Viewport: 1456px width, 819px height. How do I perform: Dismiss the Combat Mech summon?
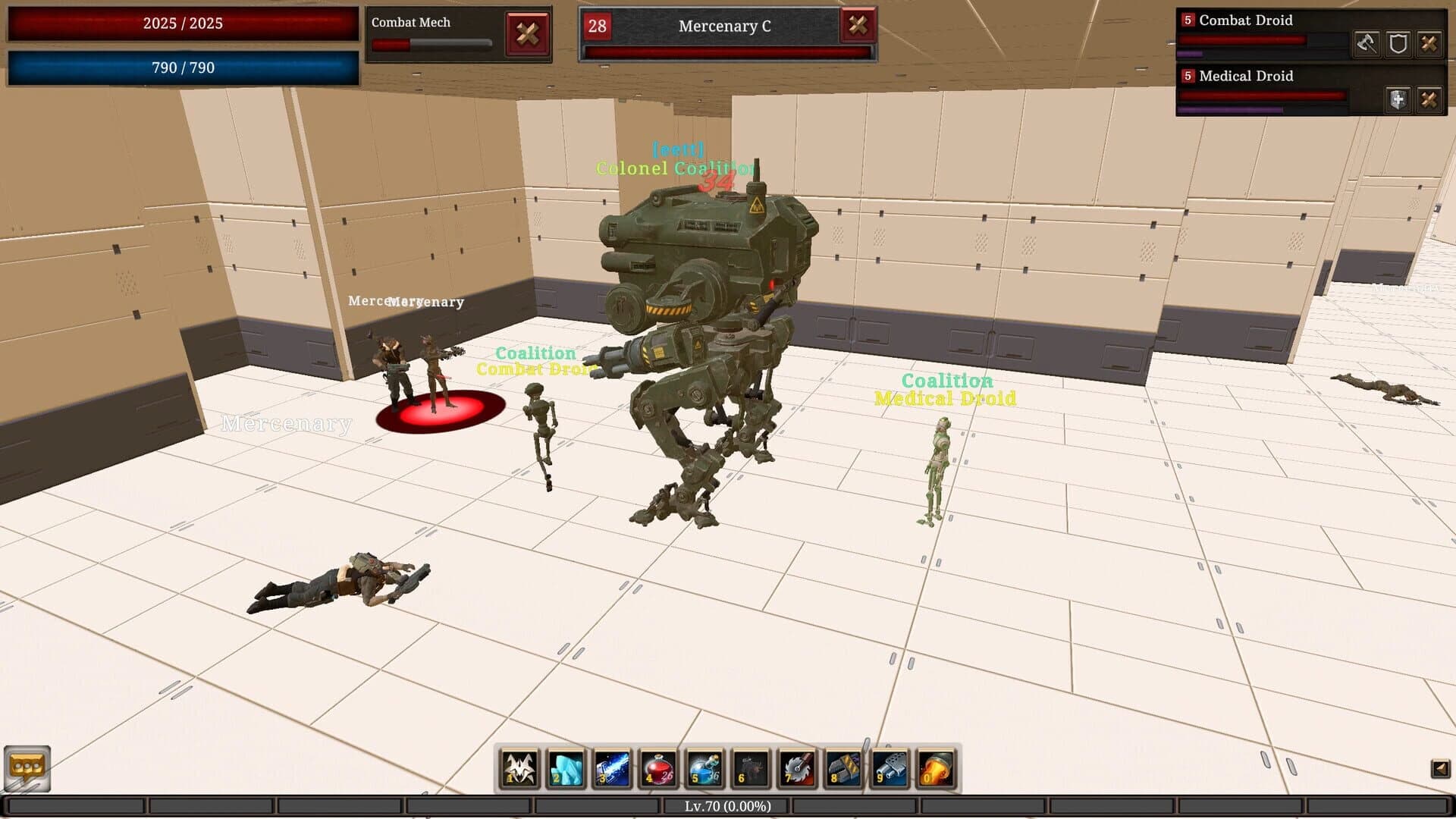tap(529, 34)
